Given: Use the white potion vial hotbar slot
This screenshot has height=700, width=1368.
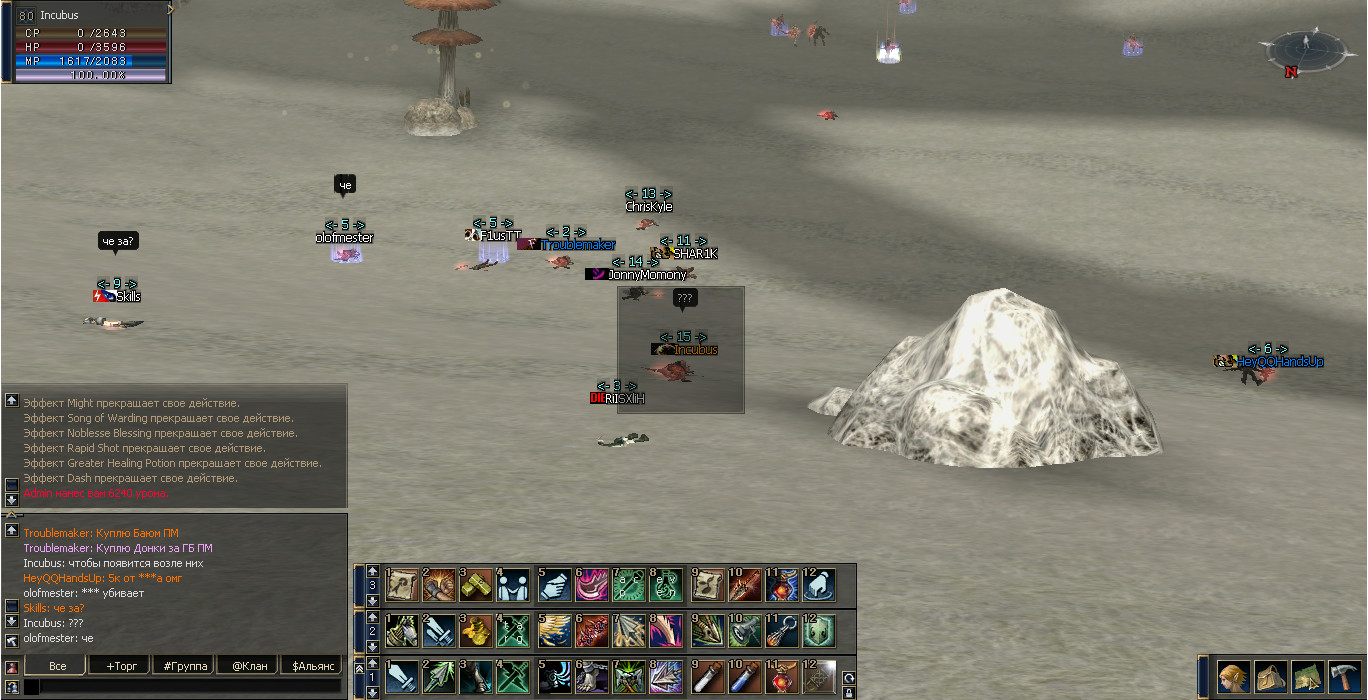Looking at the screenshot, I should tap(708, 678).
